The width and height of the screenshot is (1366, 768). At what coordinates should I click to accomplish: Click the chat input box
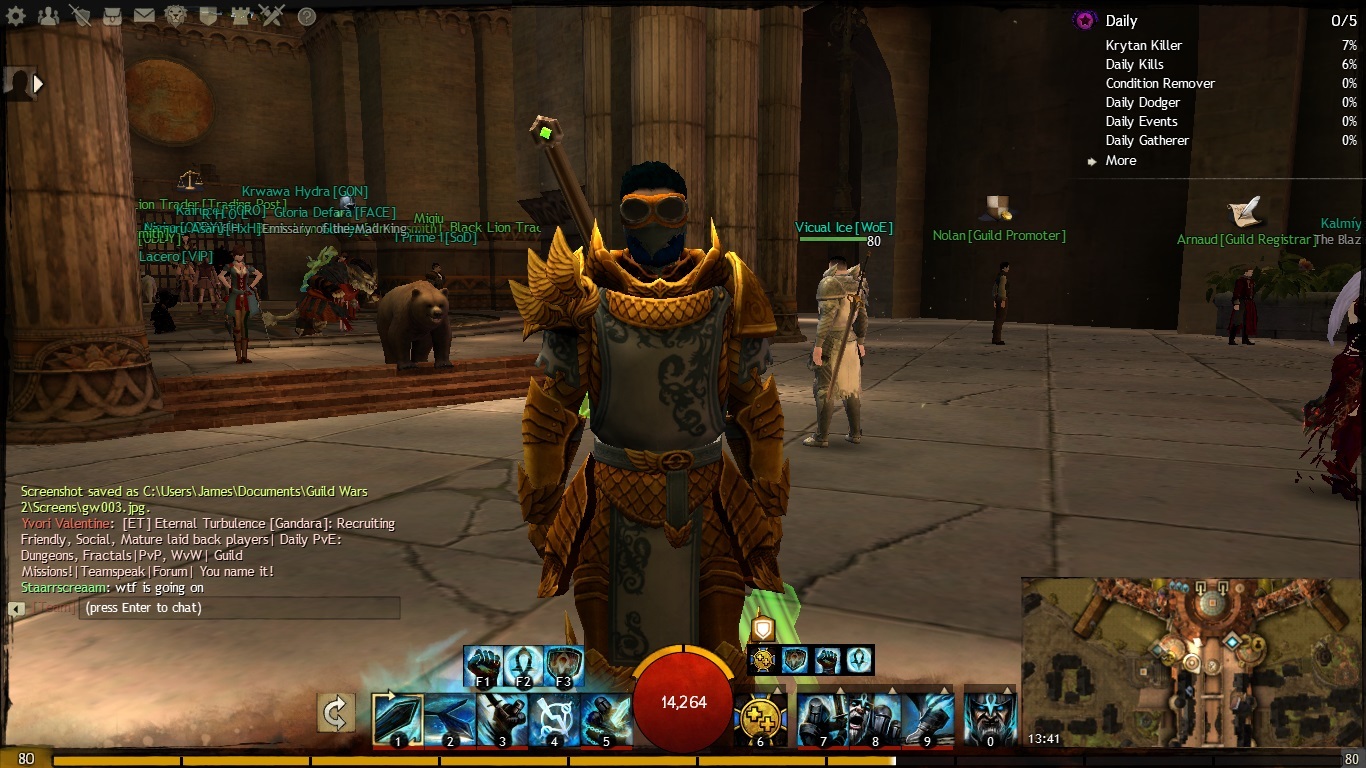point(239,608)
